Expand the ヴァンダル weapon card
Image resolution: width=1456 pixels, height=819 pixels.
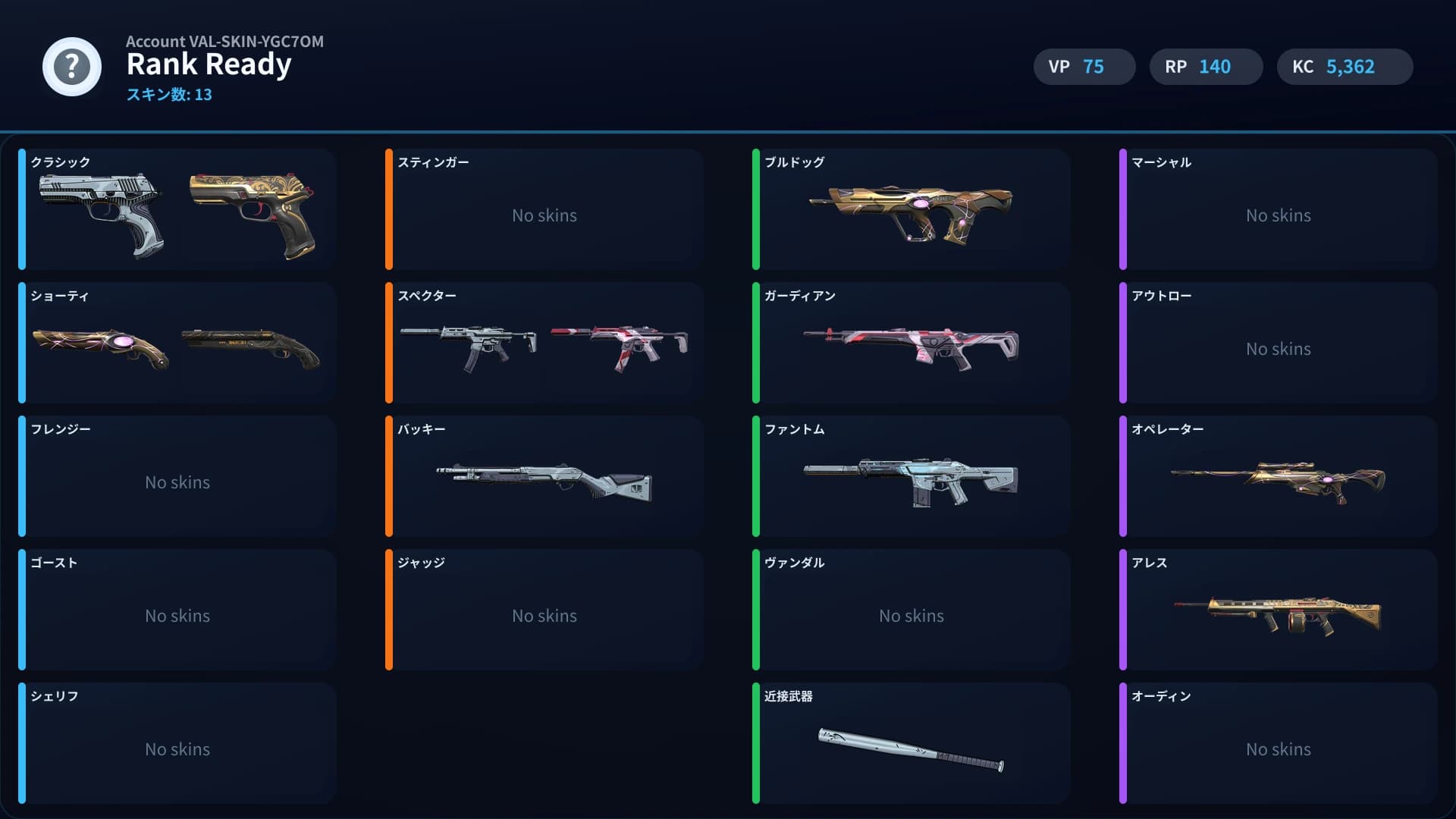[910, 610]
